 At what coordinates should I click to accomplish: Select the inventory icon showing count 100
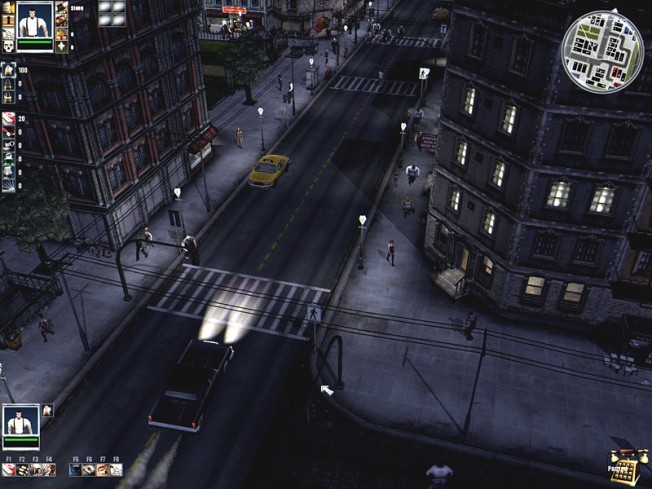pos(9,71)
